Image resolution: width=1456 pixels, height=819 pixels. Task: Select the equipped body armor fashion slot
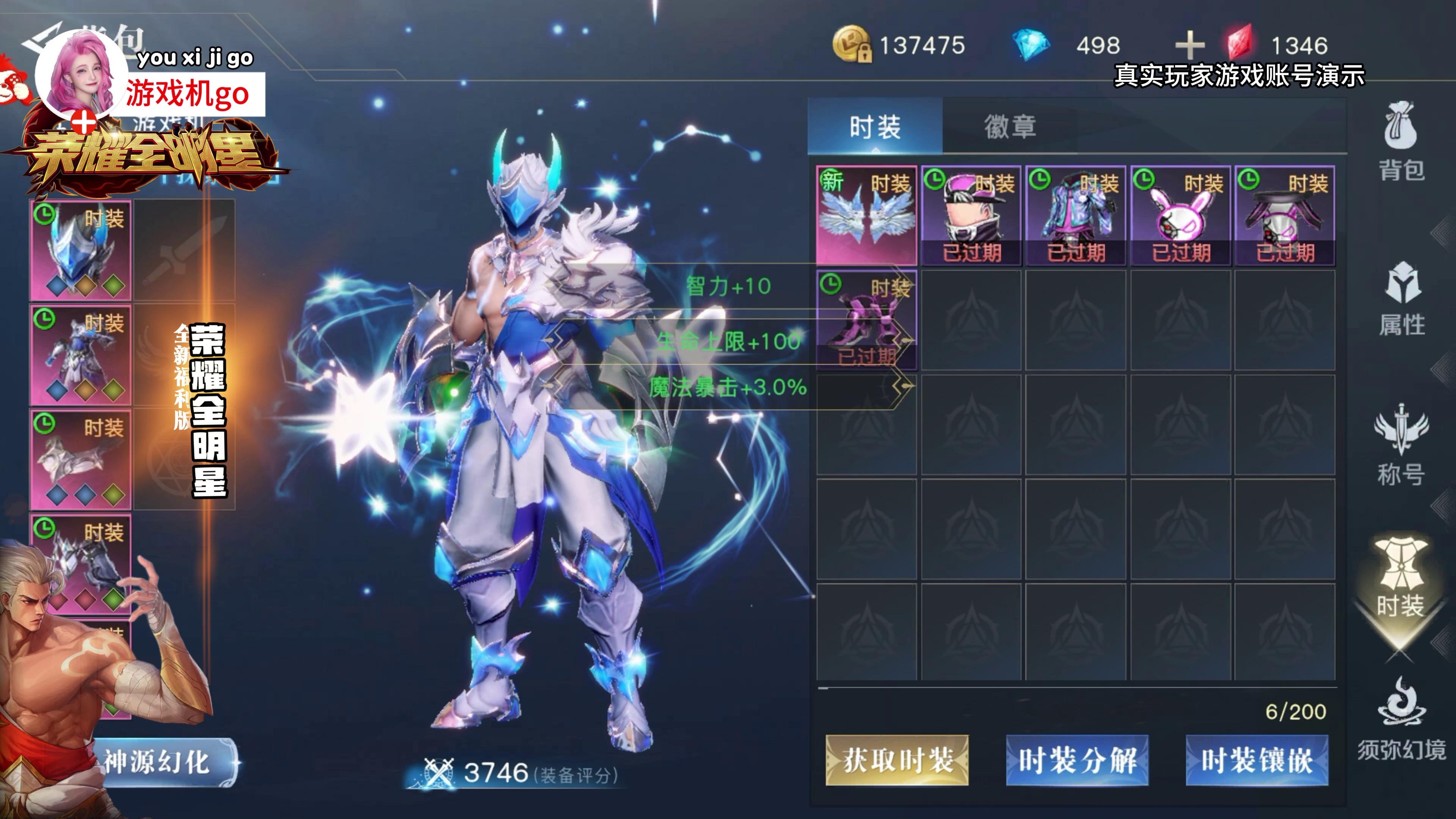tap(80, 355)
